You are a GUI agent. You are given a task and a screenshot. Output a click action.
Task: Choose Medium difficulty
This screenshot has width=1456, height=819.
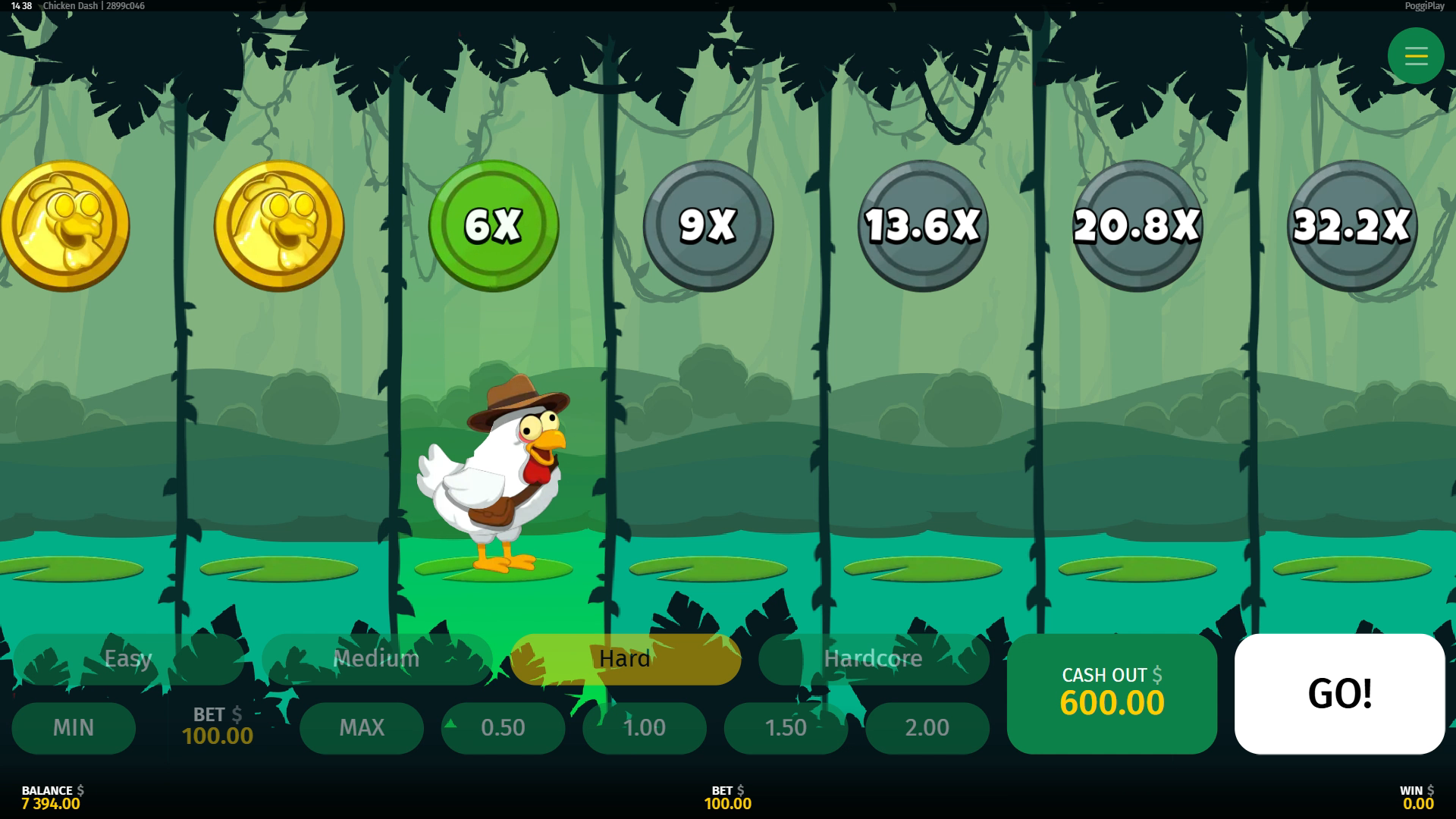point(376,658)
